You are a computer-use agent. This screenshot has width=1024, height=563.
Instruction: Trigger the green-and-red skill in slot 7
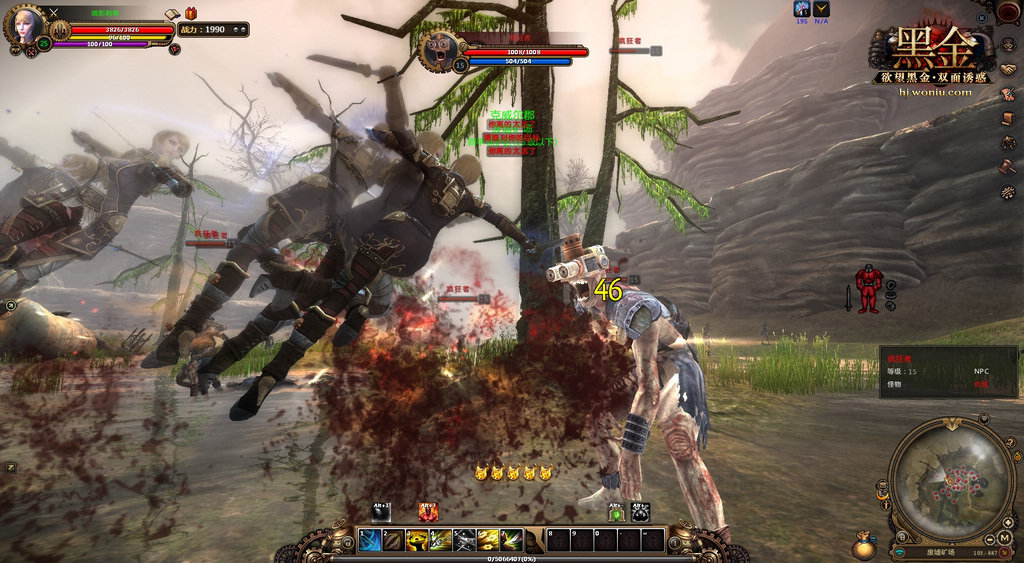511,541
